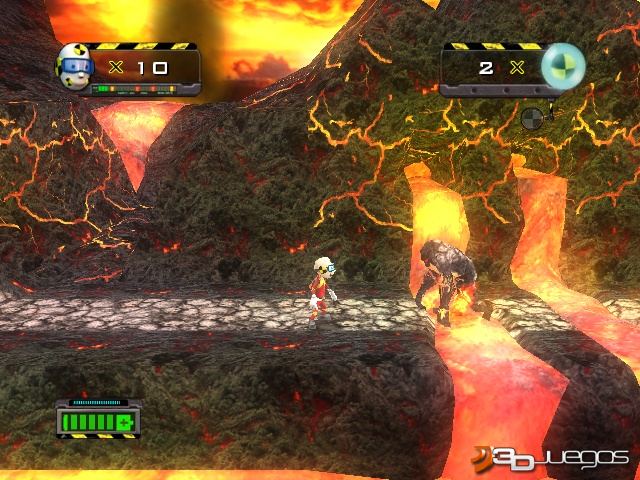Screen dimensions: 640x480
Task: Click the small gray crash-symbol icon
Action: coord(534,118)
